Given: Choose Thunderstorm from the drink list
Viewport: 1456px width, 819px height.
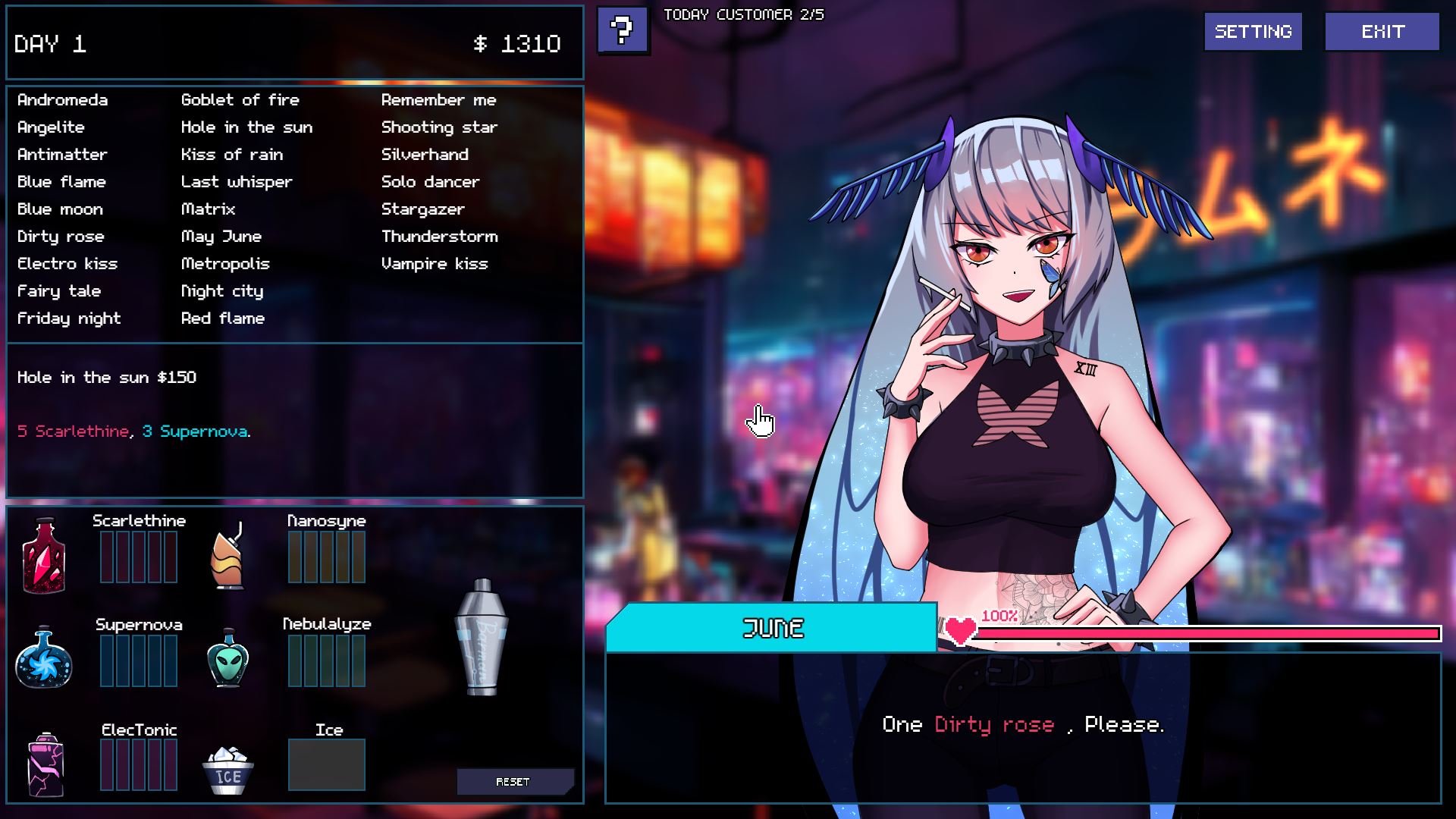Looking at the screenshot, I should tap(439, 237).
